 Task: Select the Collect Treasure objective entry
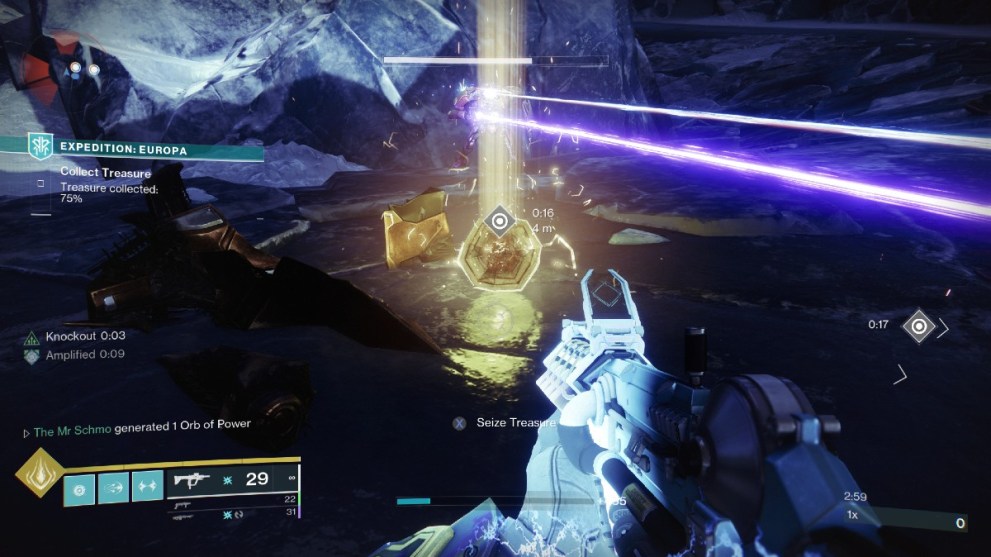tap(105, 173)
